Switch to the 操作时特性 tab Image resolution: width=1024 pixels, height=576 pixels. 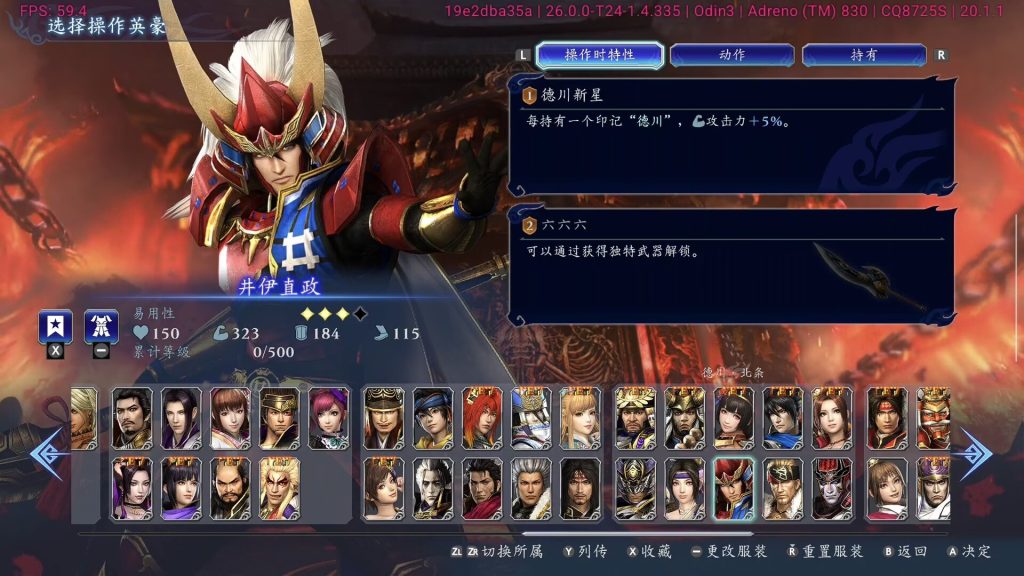[599, 55]
